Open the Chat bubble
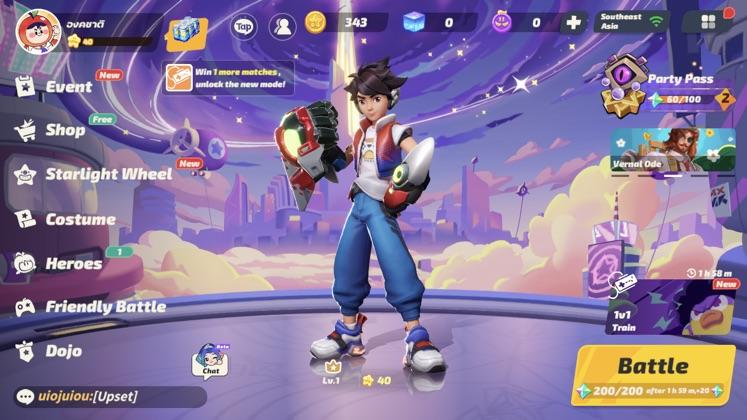Screen dimensions: 747x420 click(x=210, y=361)
